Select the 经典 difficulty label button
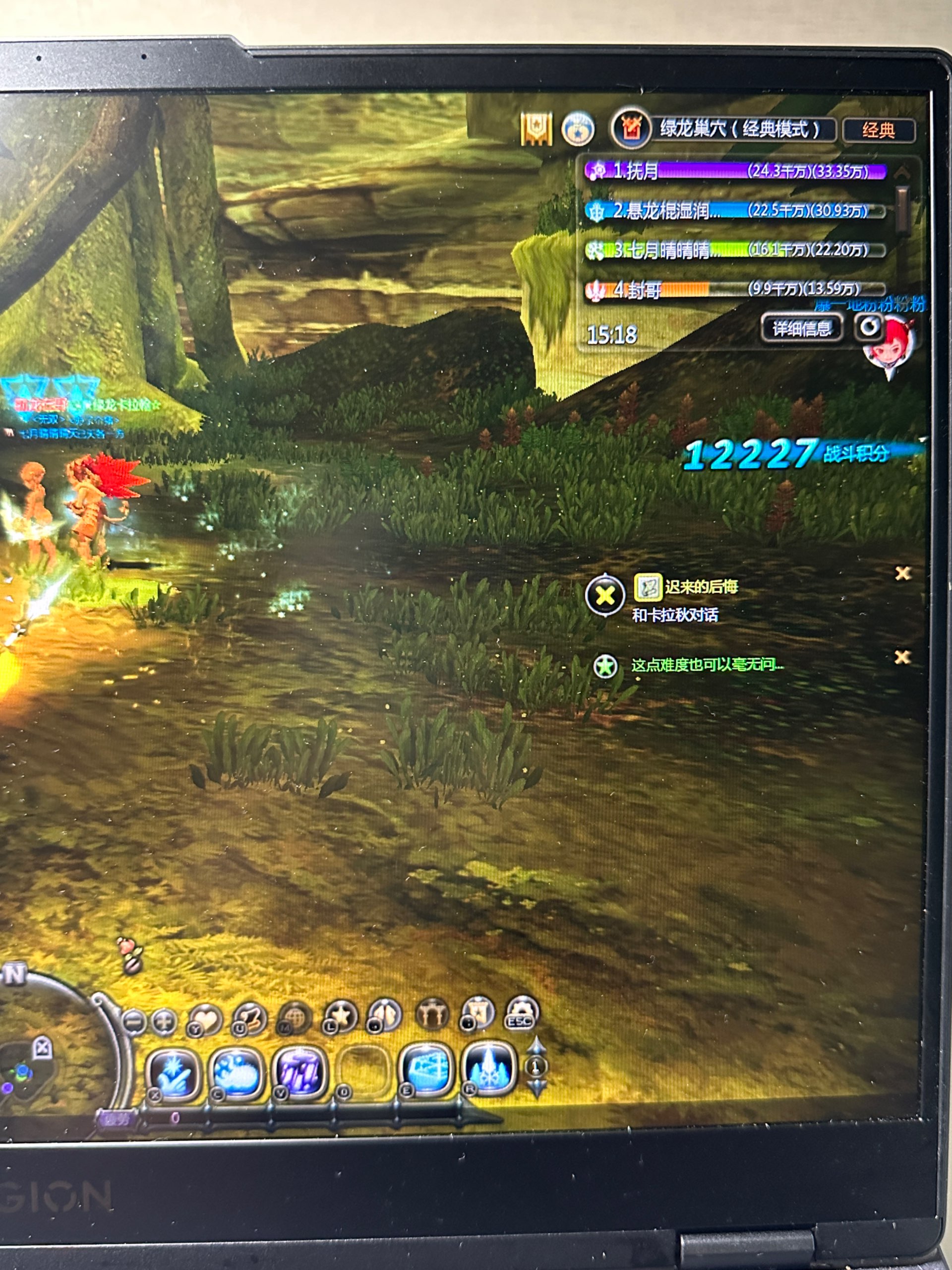 click(x=878, y=131)
